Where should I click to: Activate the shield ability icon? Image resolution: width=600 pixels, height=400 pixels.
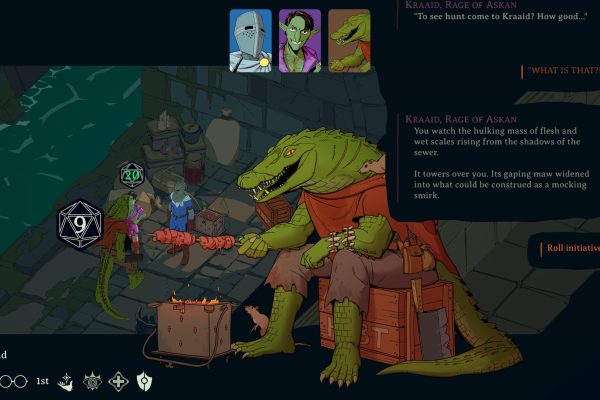(x=144, y=381)
